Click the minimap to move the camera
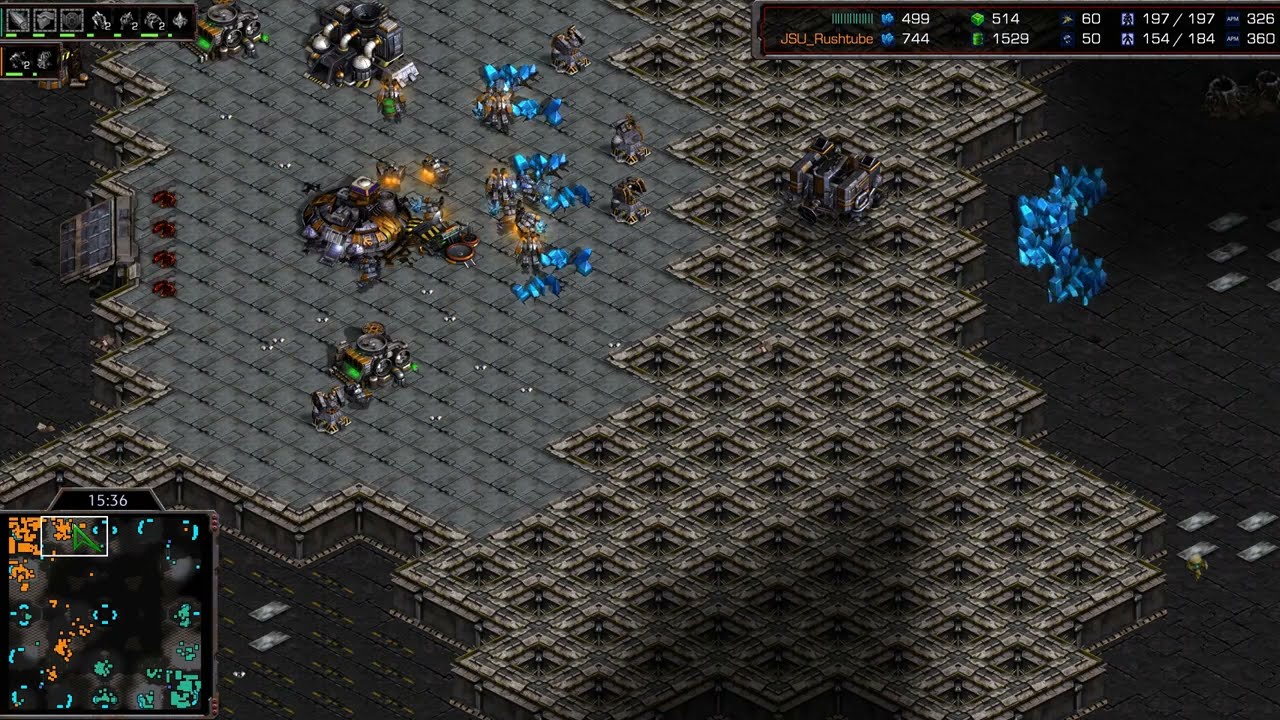The height and width of the screenshot is (720, 1280). (108, 610)
